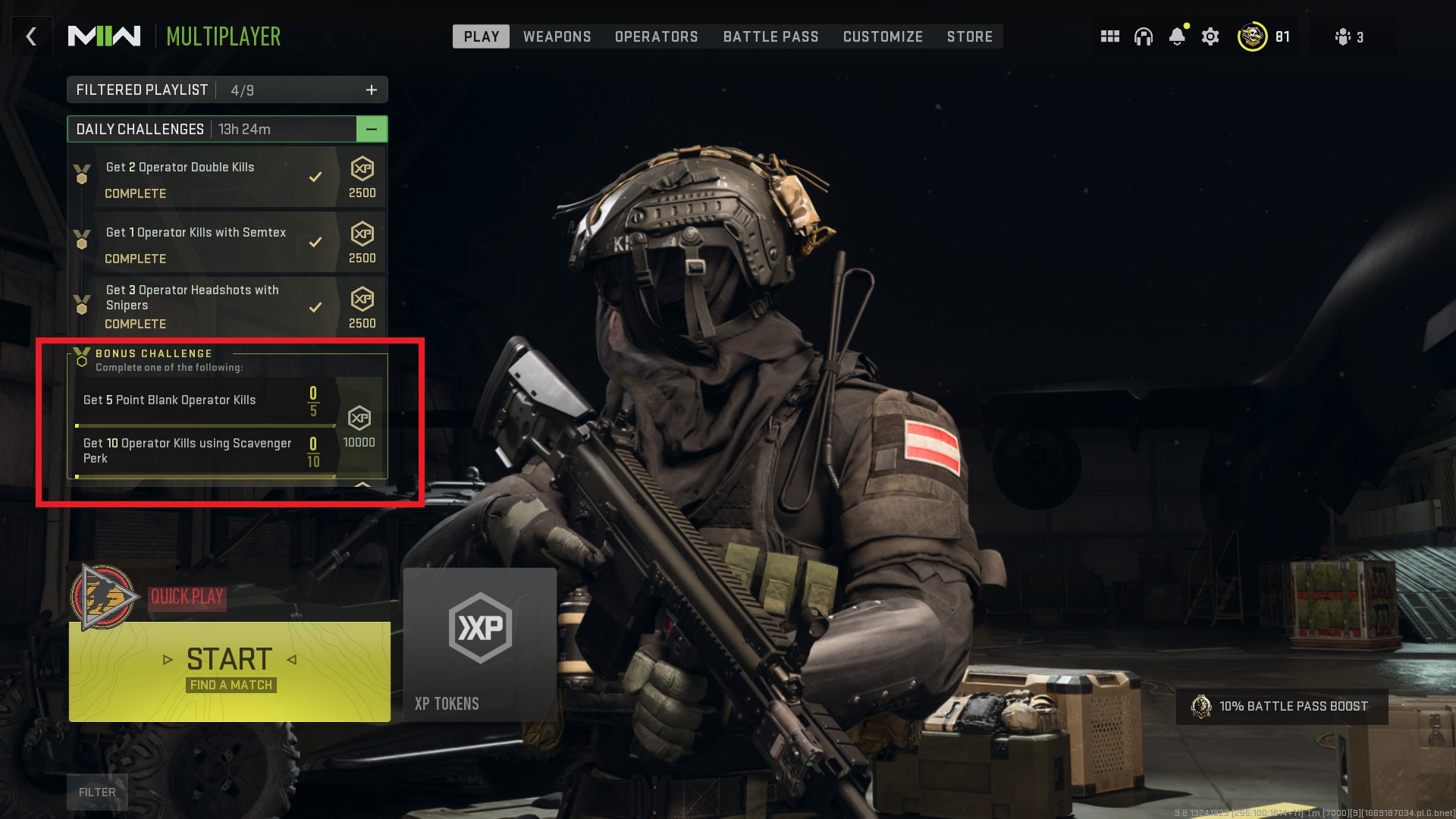Open settings with the gear icon
The width and height of the screenshot is (1456, 819).
click(x=1210, y=36)
